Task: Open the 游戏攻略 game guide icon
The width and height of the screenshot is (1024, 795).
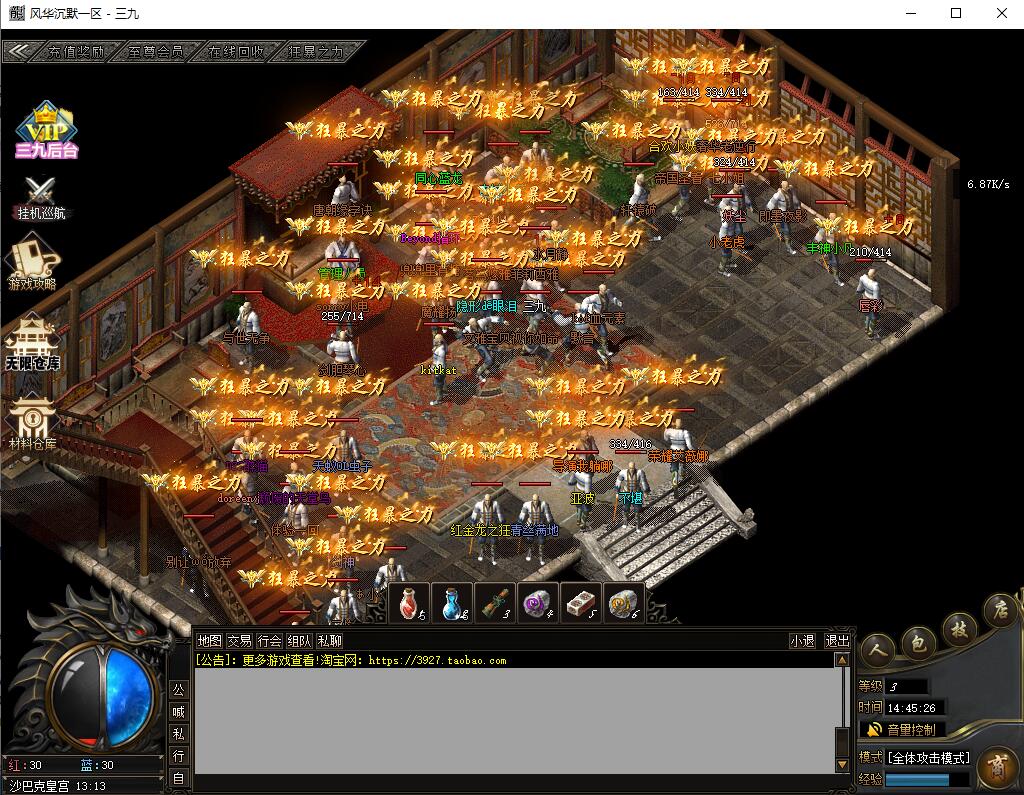Action: [x=32, y=266]
